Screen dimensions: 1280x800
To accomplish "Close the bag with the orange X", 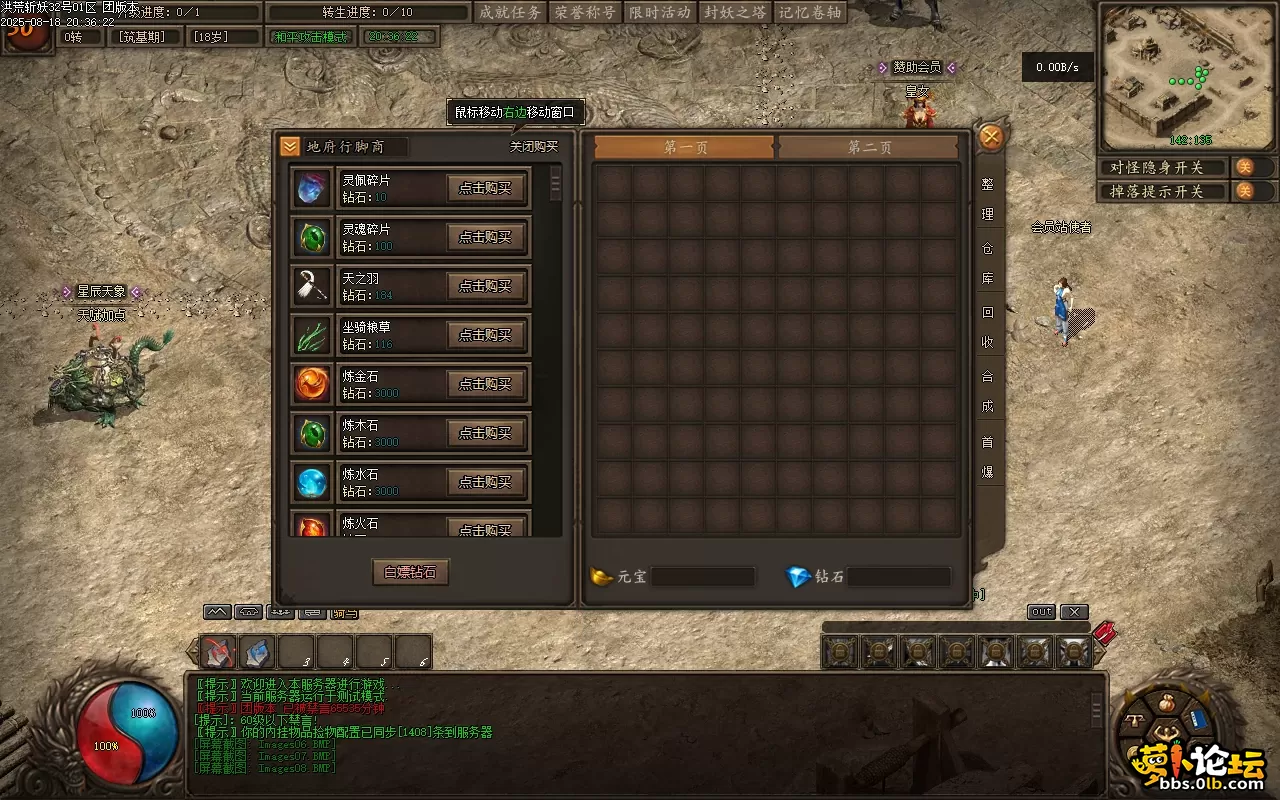I will [x=991, y=138].
